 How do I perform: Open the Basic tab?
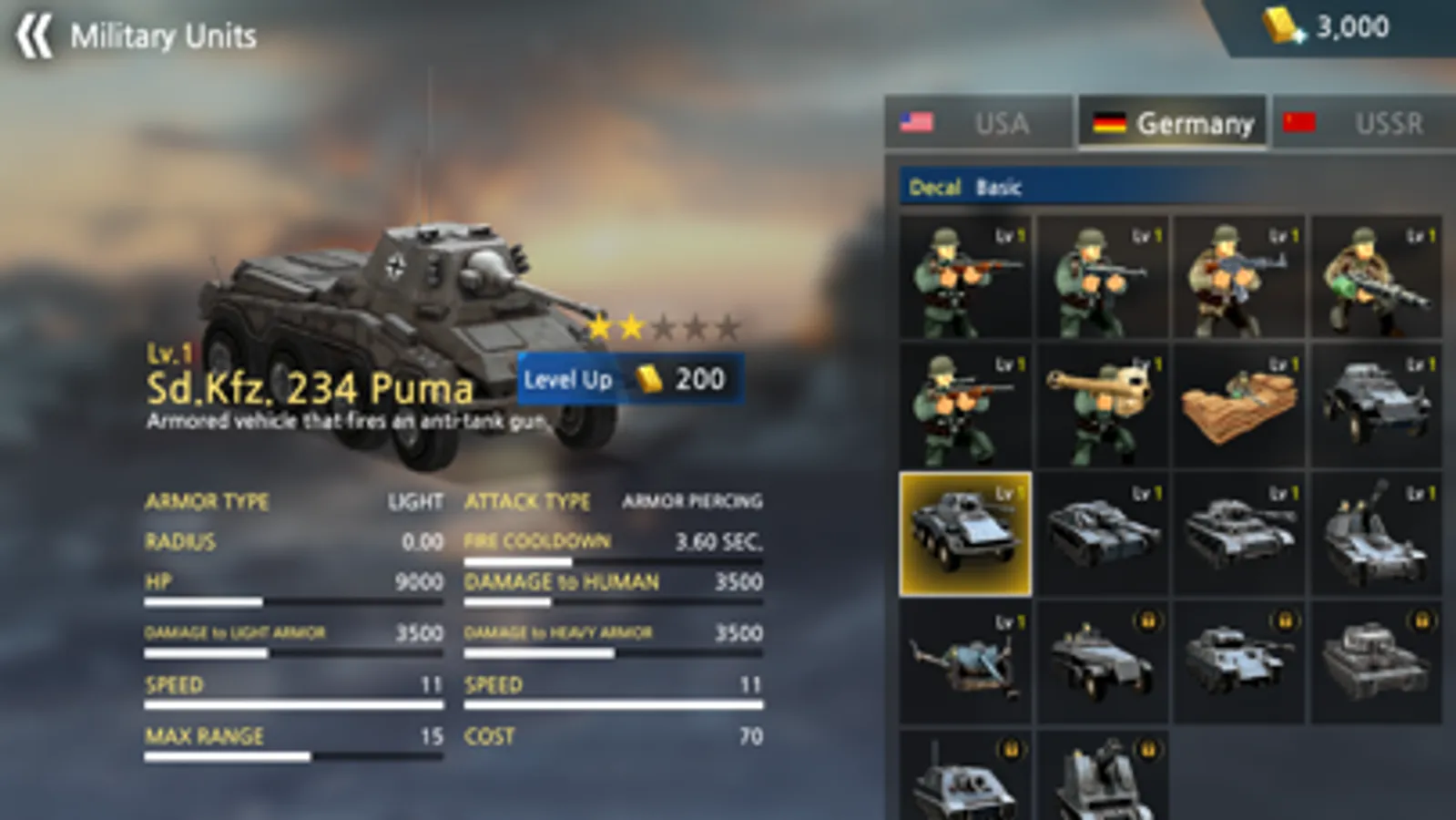(998, 188)
